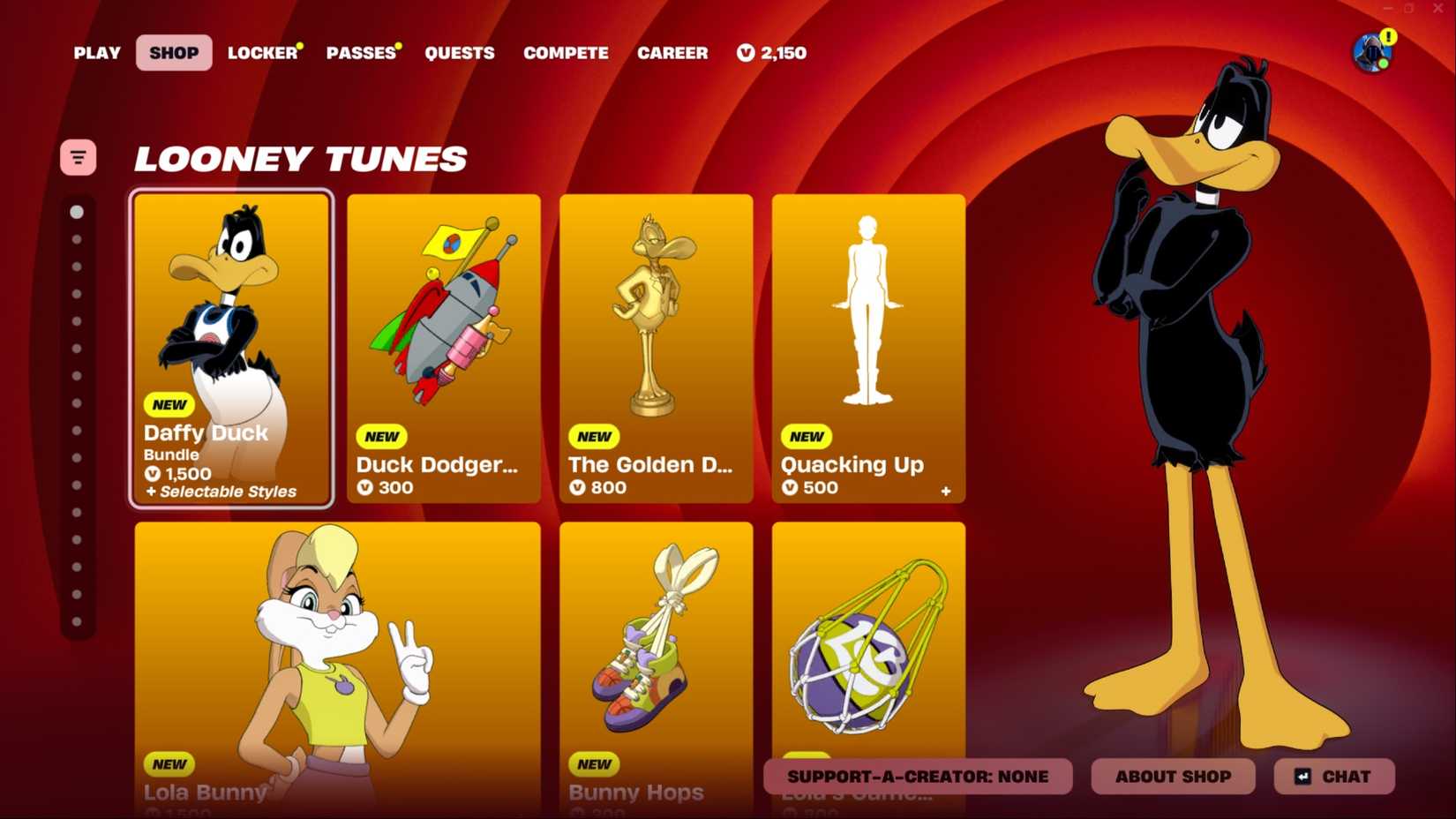Click the alert badge on the profile avatar
The image size is (1456, 819).
tap(1390, 37)
